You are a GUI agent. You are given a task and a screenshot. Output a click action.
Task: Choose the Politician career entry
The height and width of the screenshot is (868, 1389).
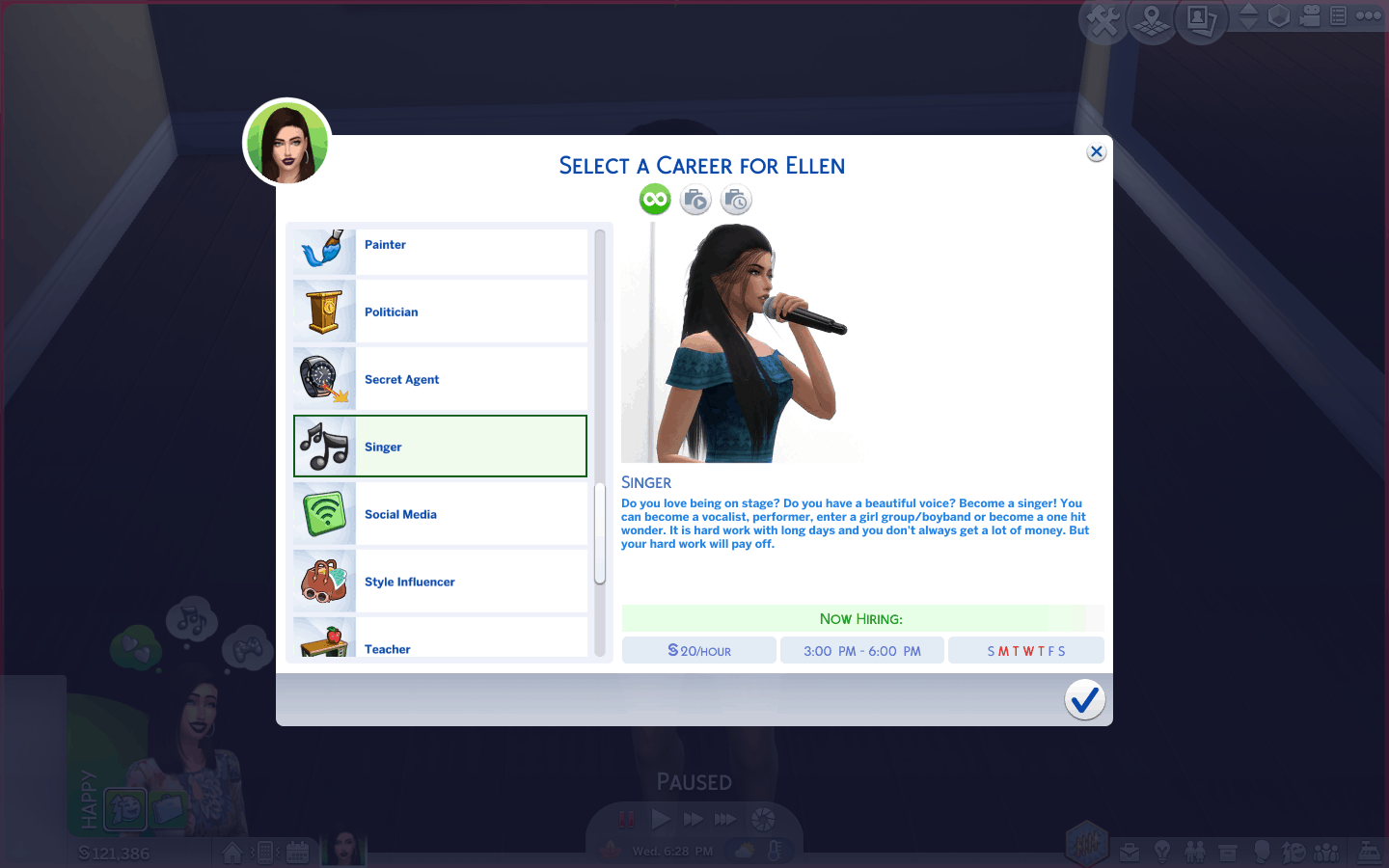(x=440, y=312)
